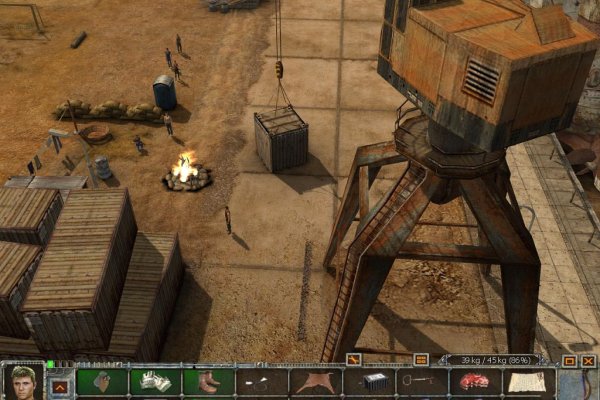Close the inventory bar with X button
The width and height of the screenshot is (600, 400).
click(587, 360)
